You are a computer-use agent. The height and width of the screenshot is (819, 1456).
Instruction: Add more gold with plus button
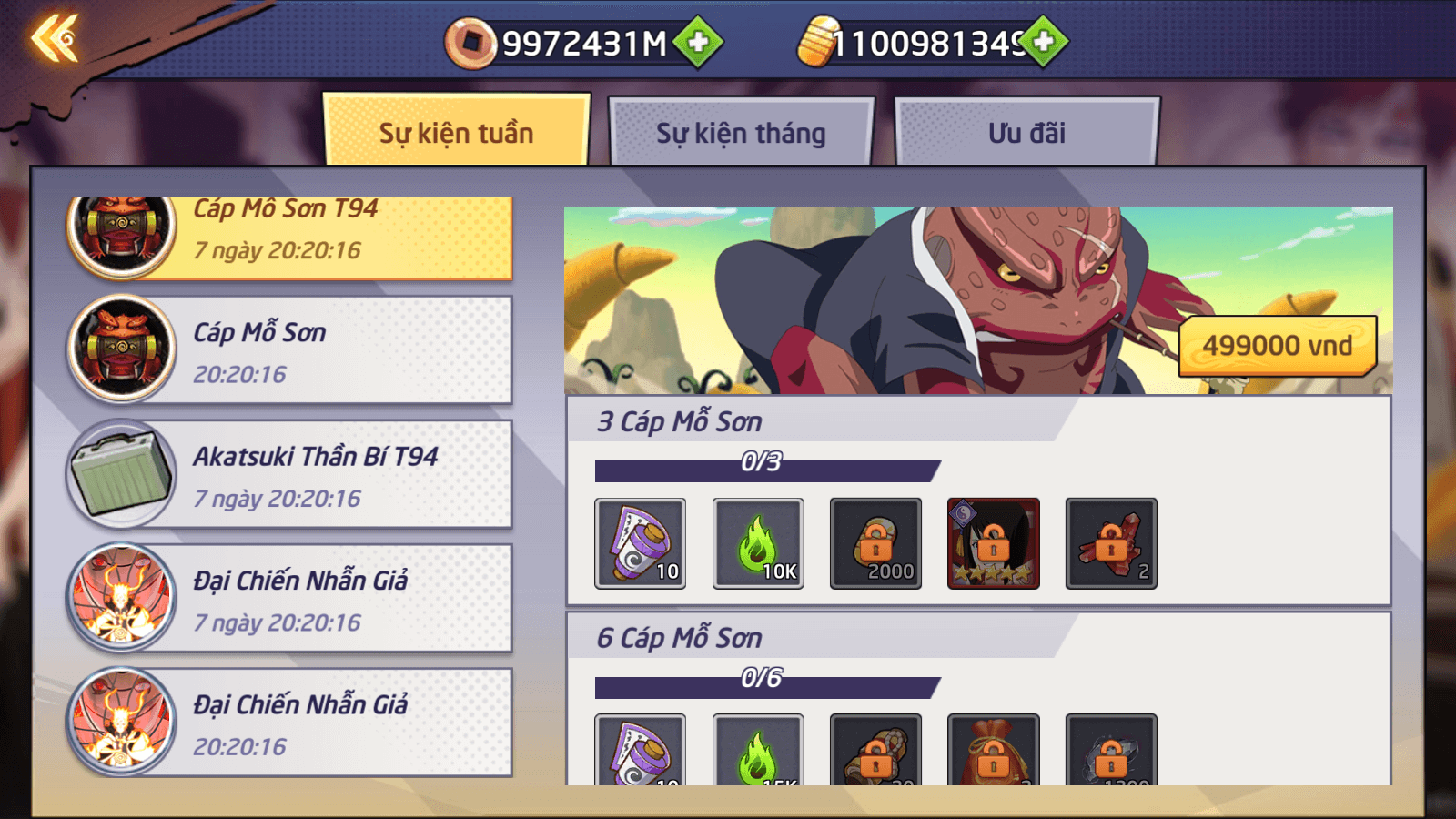1044,41
